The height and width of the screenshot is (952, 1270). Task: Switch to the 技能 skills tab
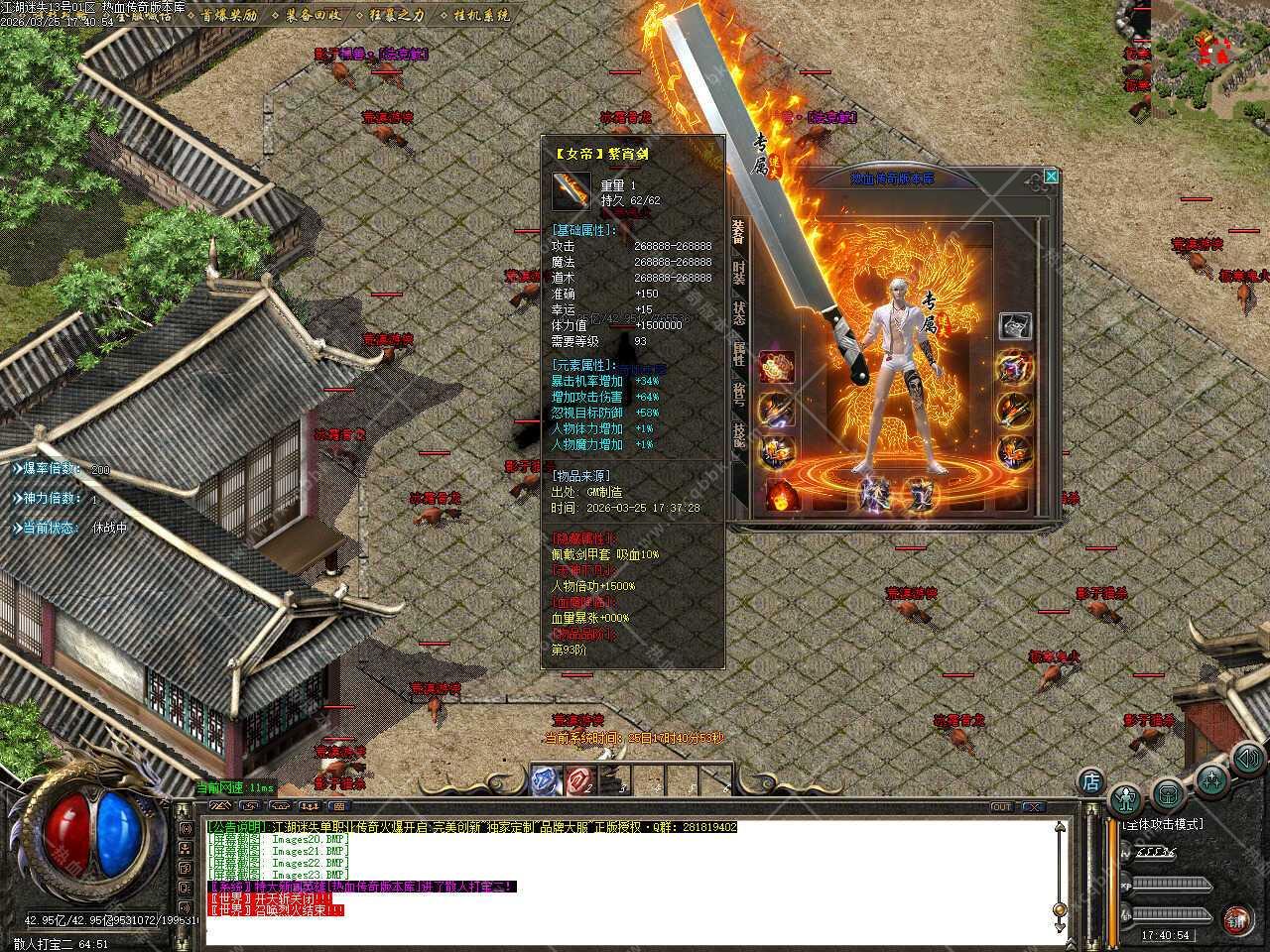pyautogui.click(x=739, y=436)
